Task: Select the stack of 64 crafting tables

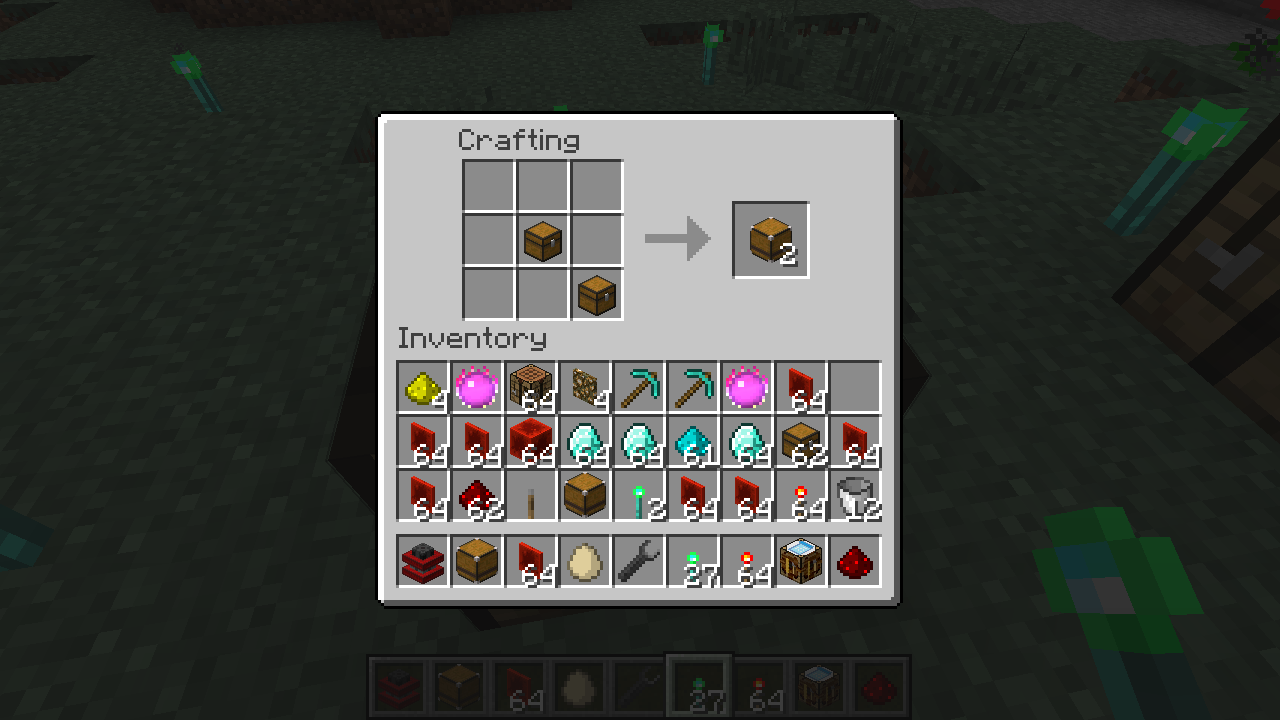Action: pyautogui.click(x=531, y=387)
